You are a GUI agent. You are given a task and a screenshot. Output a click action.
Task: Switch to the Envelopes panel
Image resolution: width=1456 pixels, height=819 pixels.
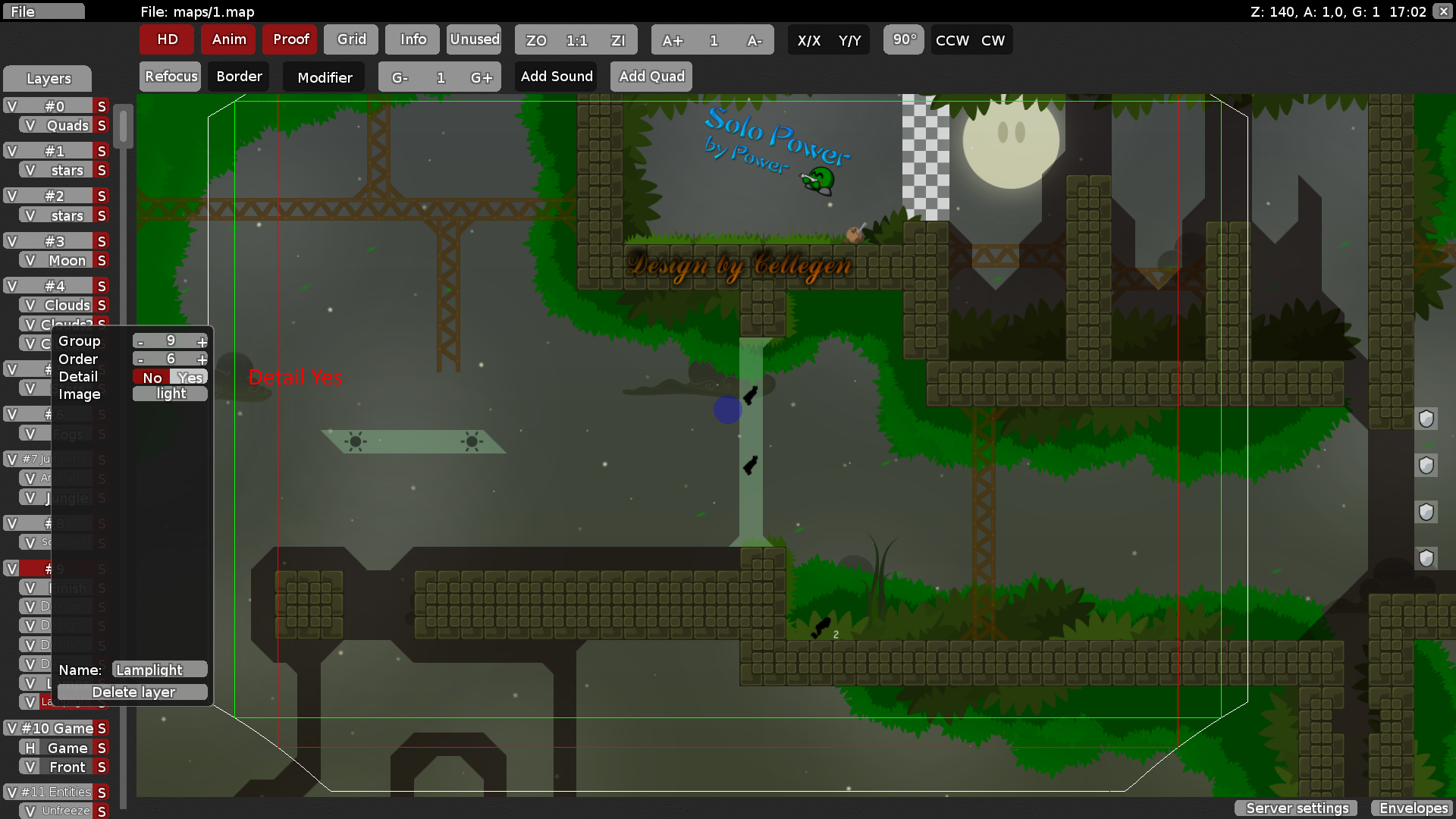pyautogui.click(x=1413, y=808)
